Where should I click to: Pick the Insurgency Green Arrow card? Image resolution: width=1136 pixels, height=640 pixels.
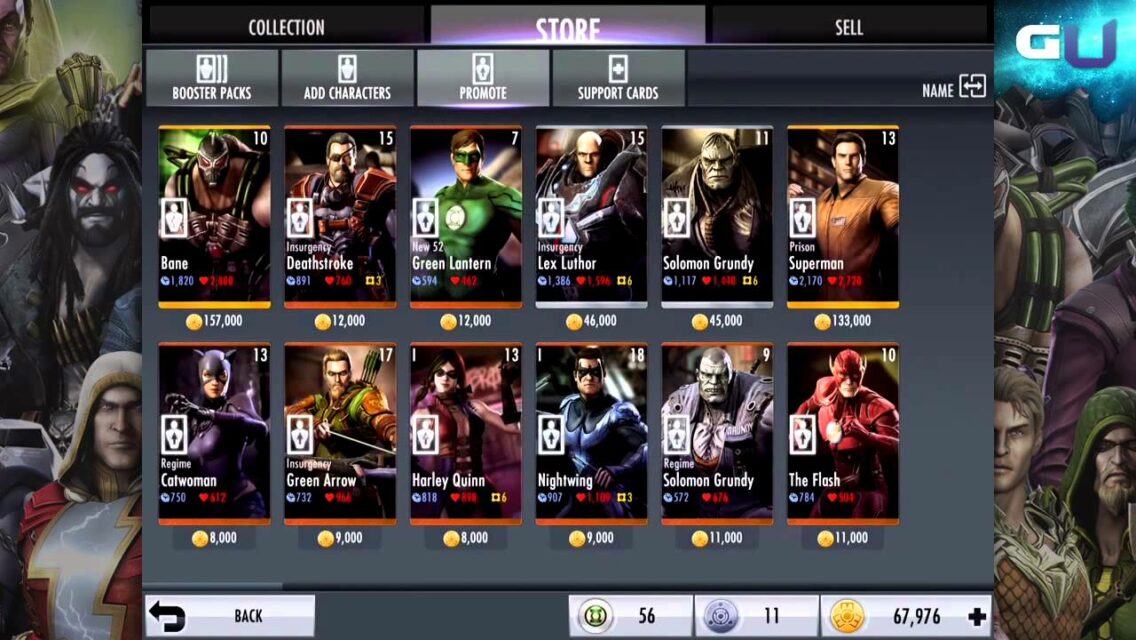[x=340, y=433]
